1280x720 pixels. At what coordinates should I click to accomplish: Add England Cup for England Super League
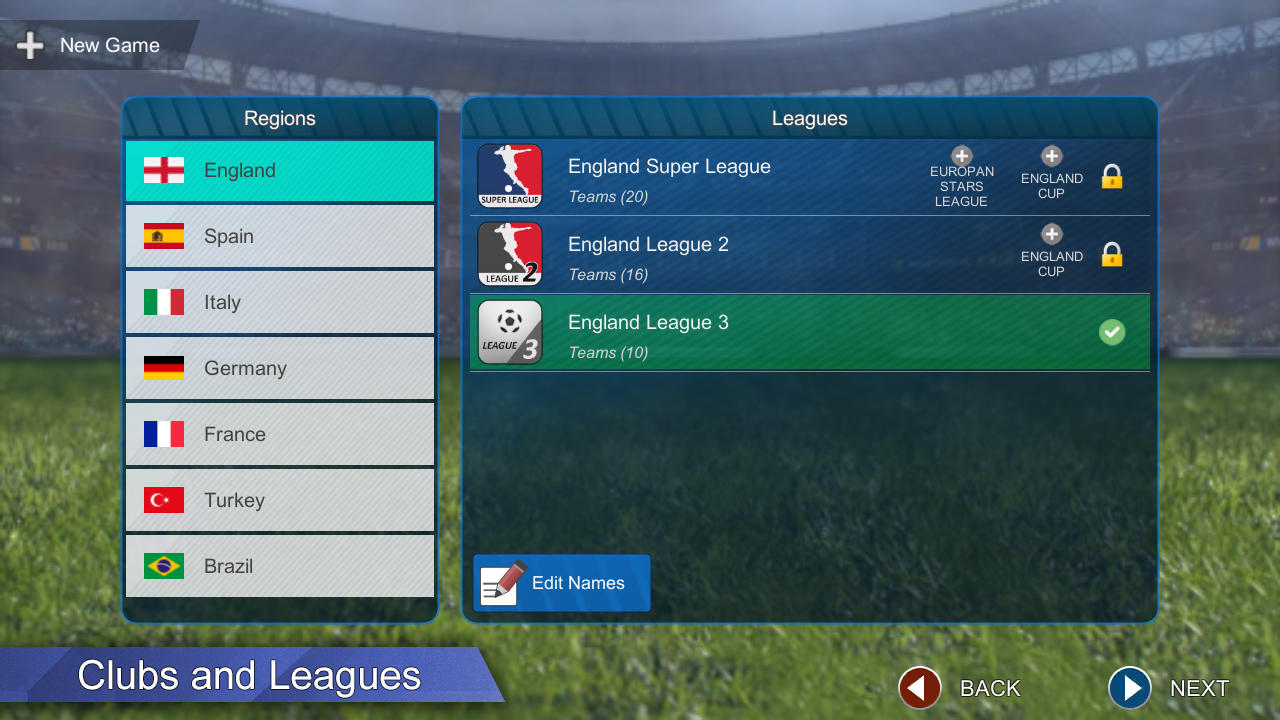1051,156
